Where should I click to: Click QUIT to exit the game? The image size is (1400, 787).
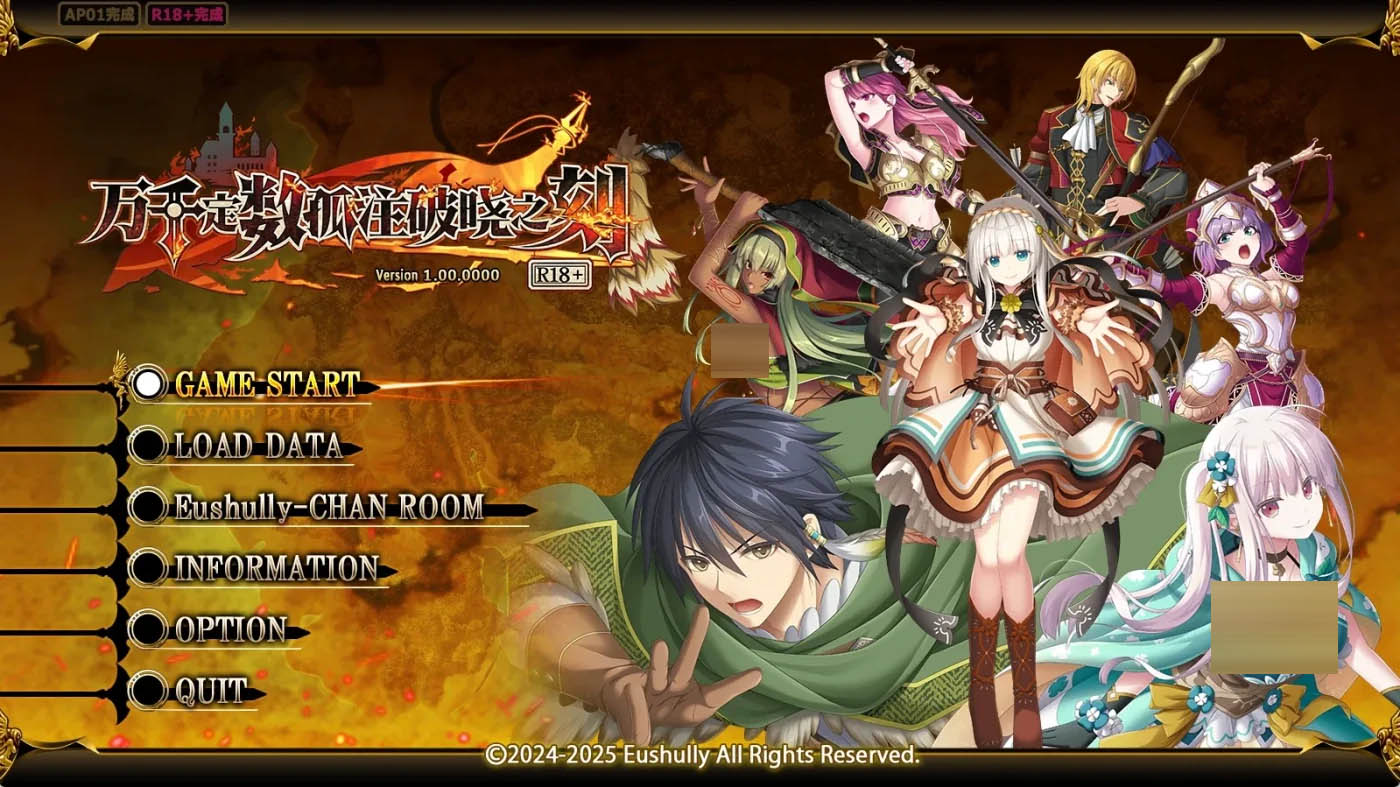tap(213, 690)
